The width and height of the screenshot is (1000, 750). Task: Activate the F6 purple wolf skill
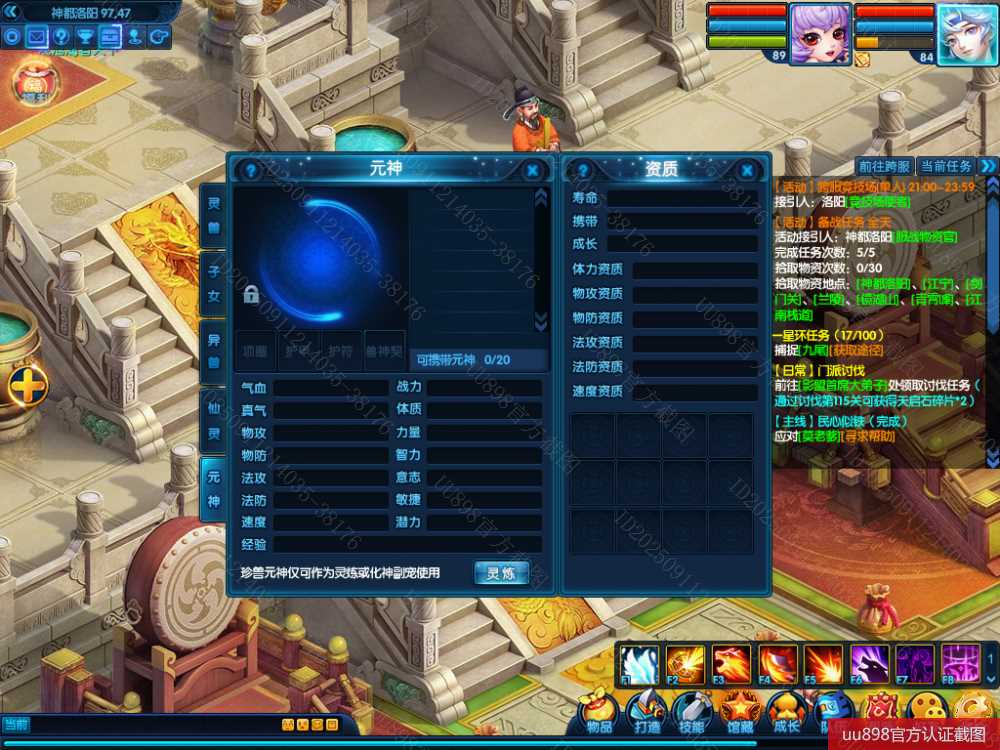coord(868,664)
